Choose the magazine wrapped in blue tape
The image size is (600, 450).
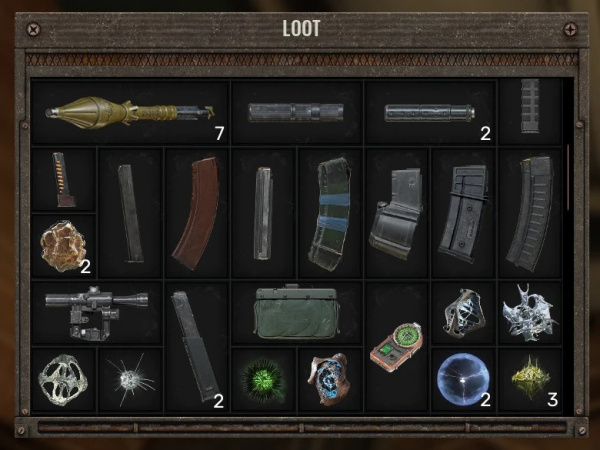[x=330, y=212]
